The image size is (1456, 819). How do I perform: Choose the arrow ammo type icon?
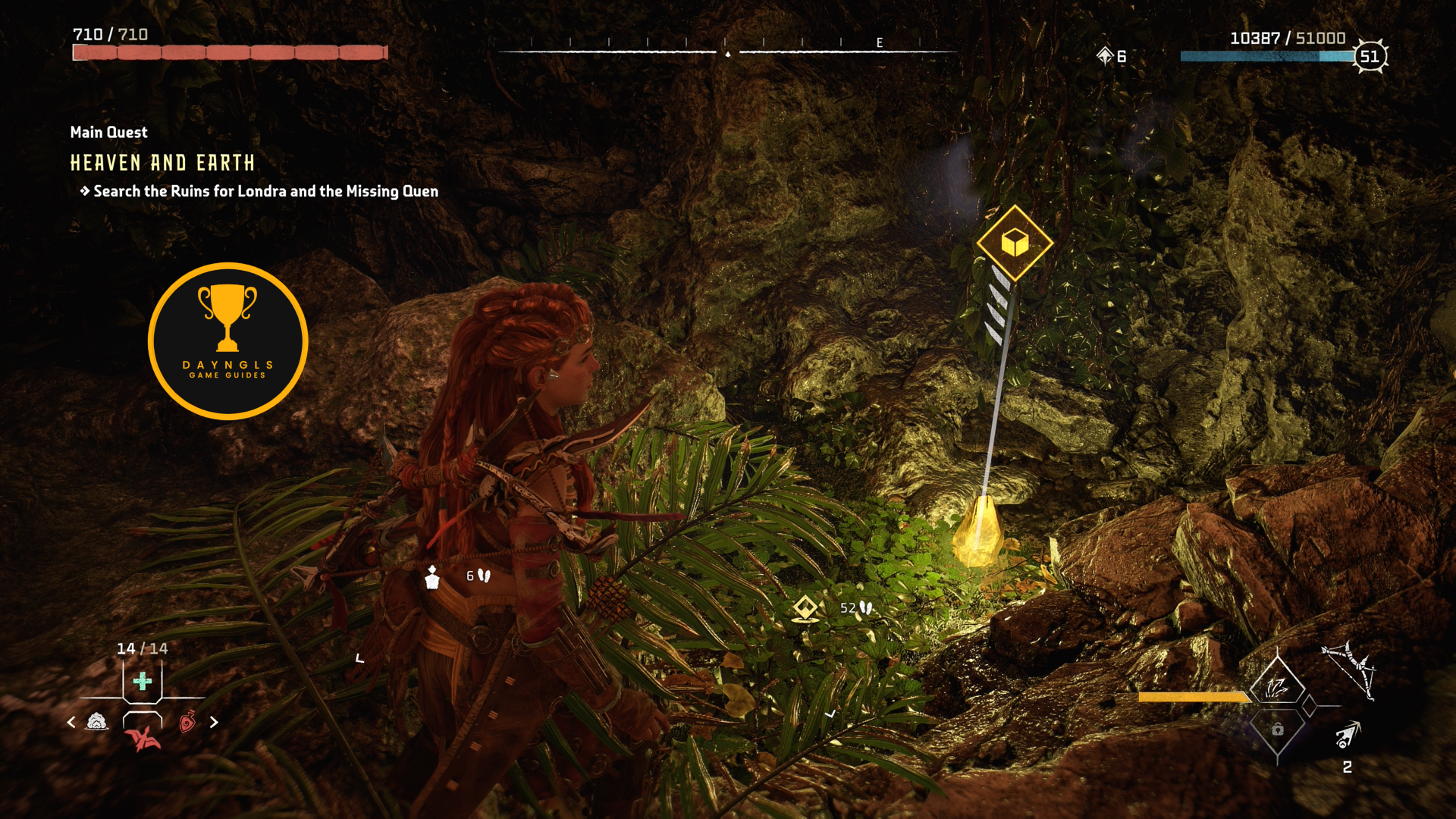1348,736
